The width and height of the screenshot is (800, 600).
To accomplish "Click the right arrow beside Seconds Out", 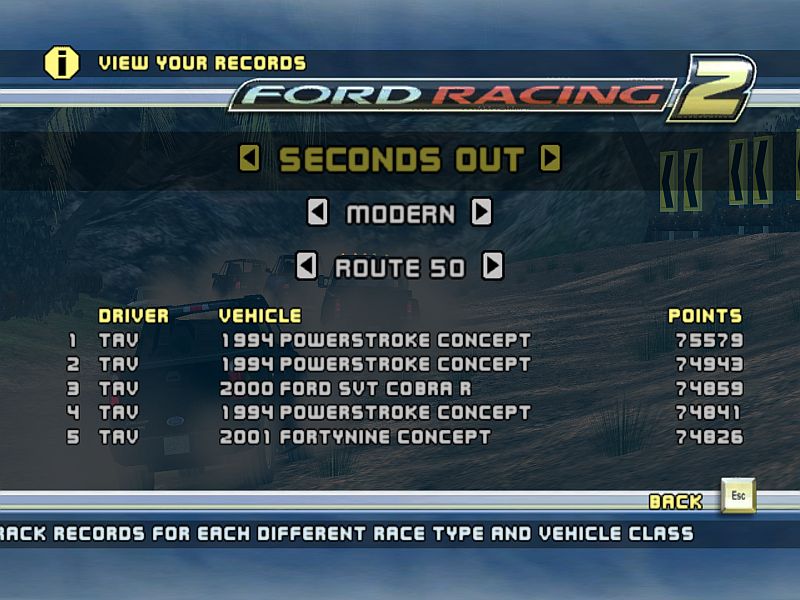I will point(551,159).
